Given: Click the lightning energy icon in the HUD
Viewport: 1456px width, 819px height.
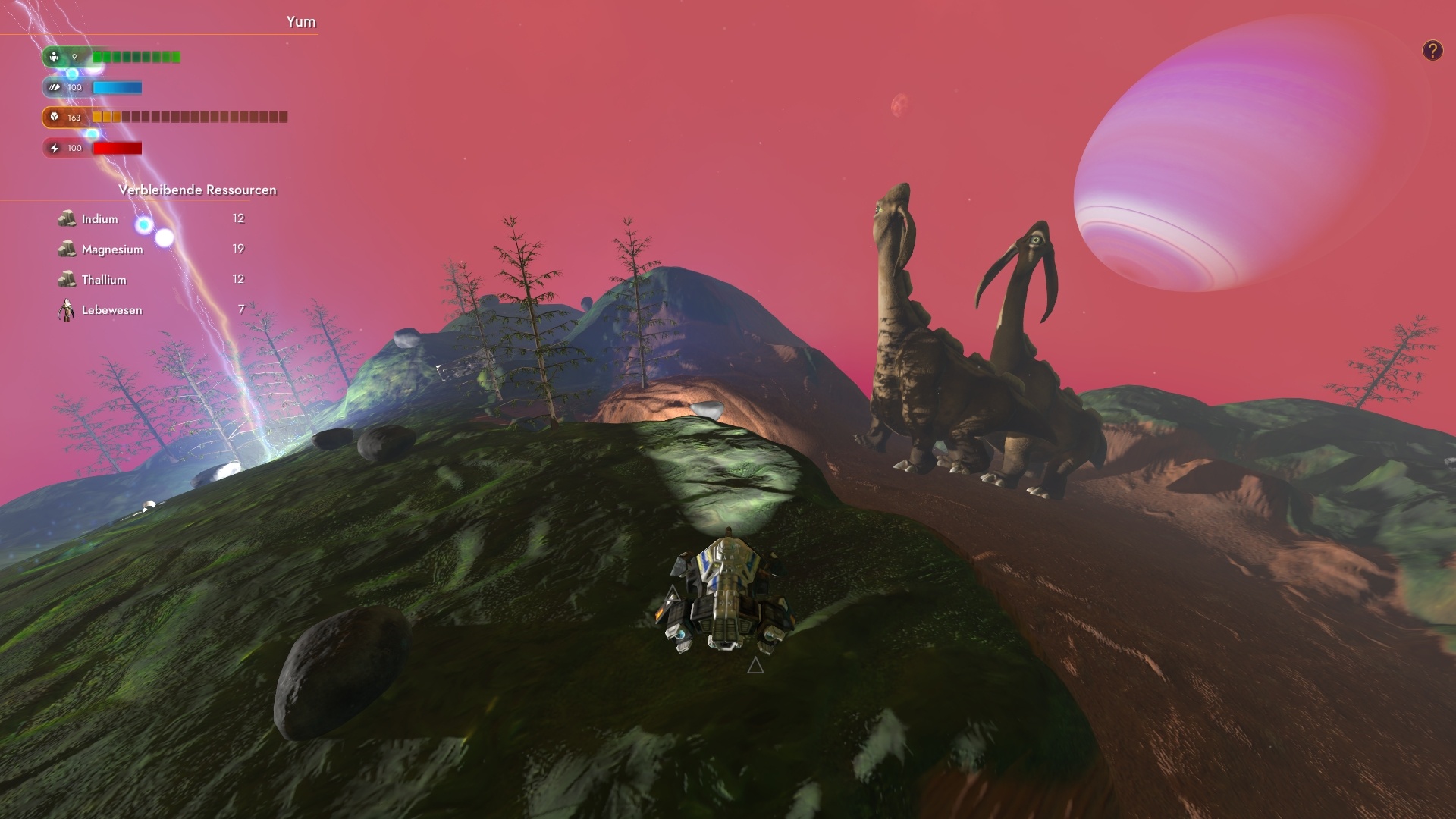Looking at the screenshot, I should click(x=53, y=148).
